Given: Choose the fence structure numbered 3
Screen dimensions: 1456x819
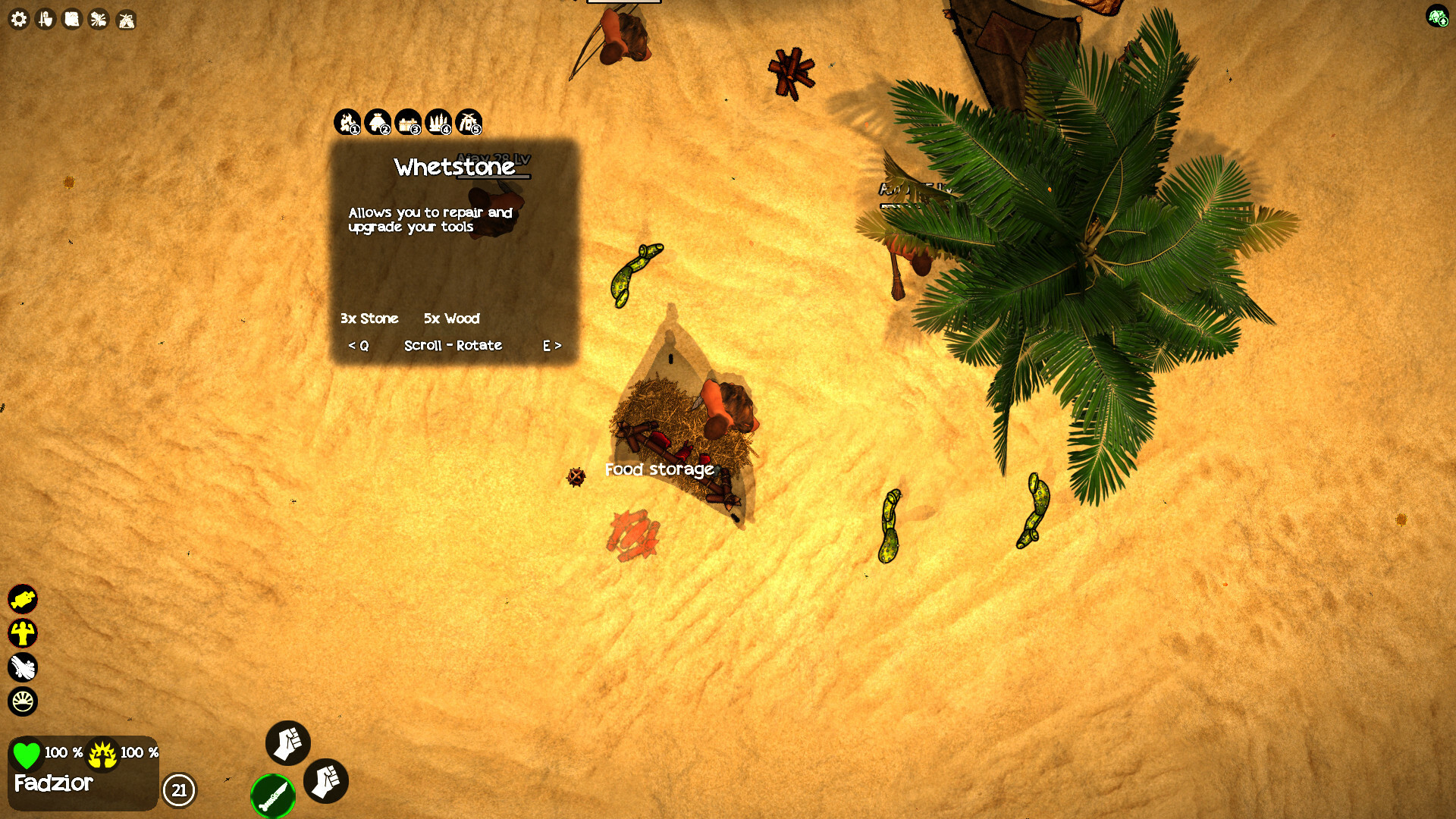Looking at the screenshot, I should tap(411, 123).
